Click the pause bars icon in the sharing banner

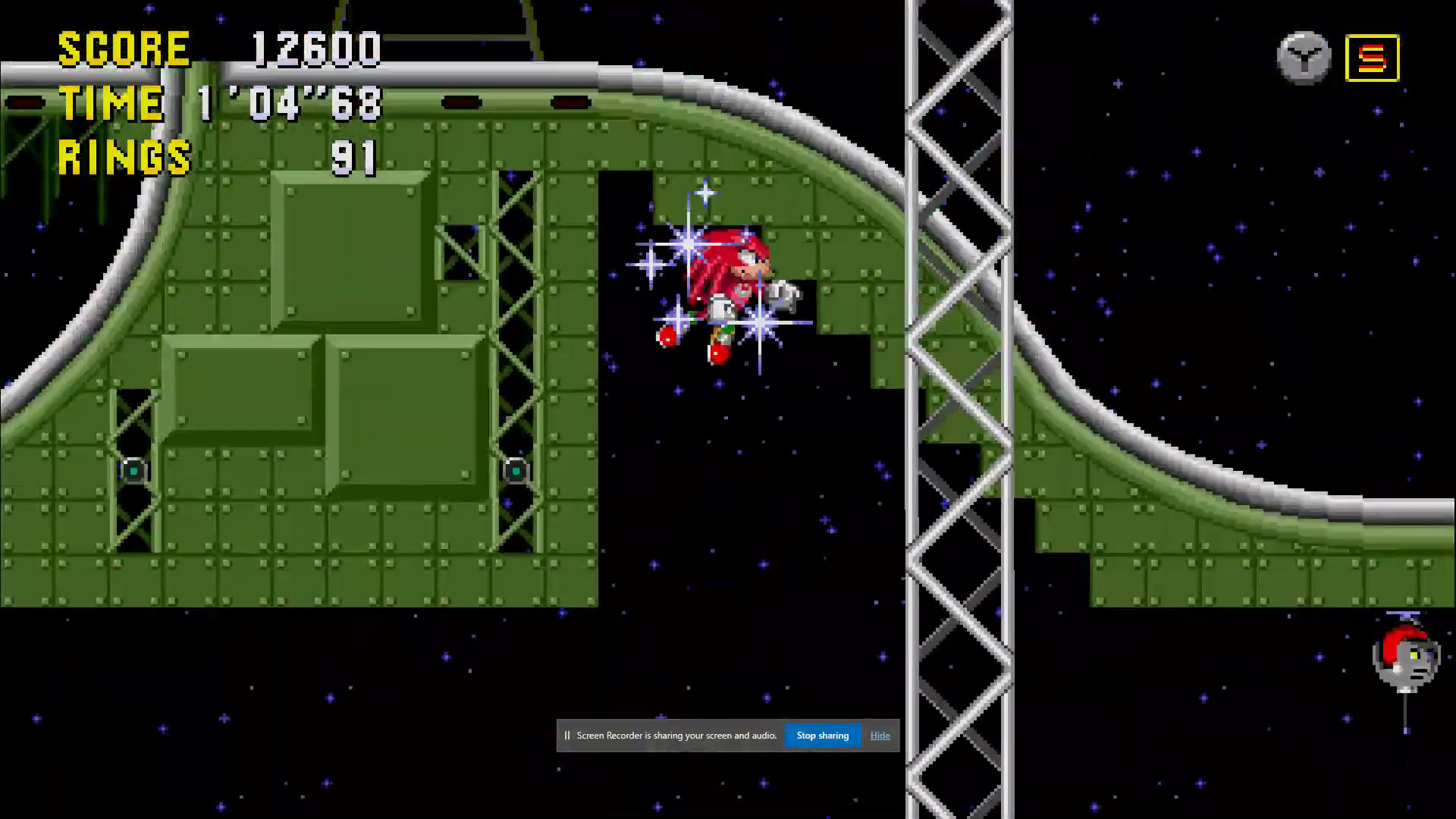tap(567, 735)
